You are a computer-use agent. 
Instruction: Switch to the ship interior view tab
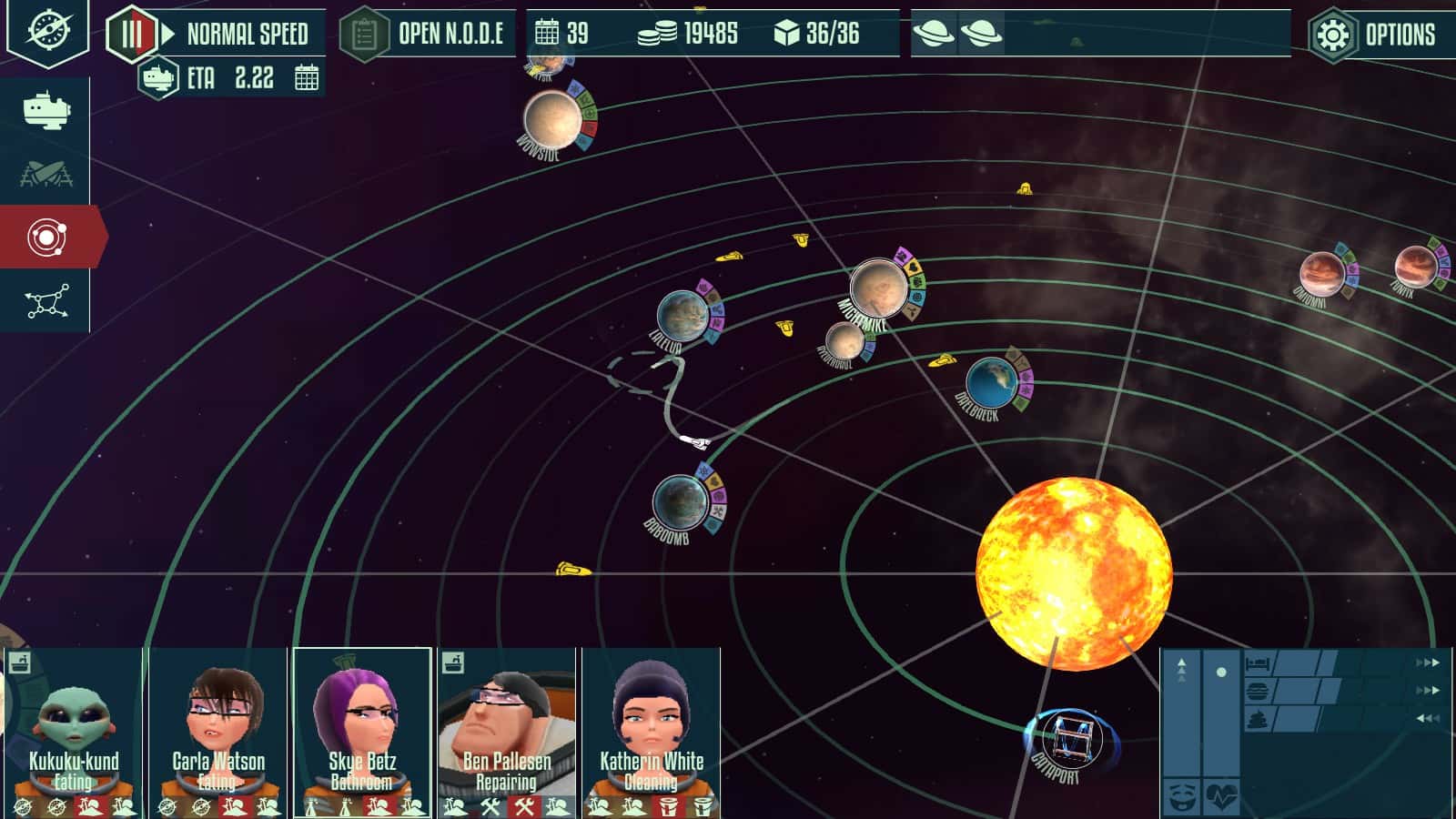[45, 110]
